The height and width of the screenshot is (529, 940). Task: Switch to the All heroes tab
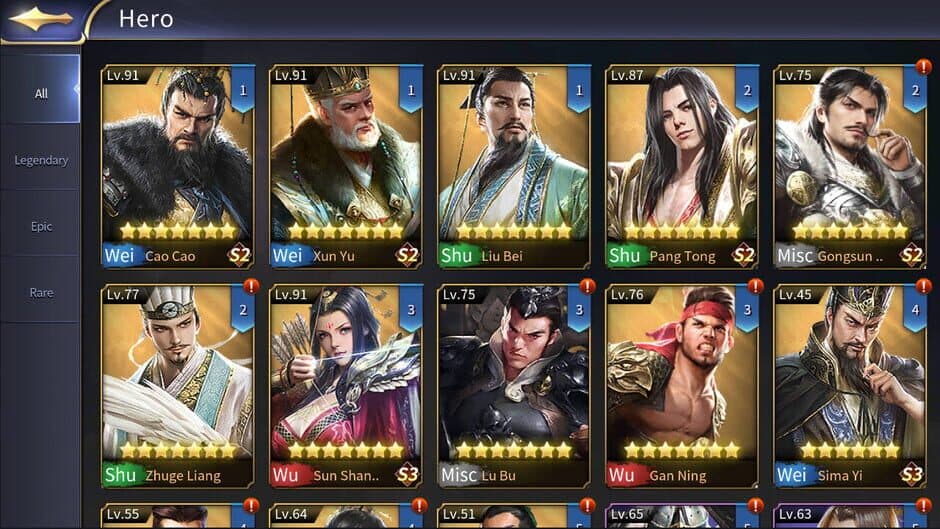point(41,93)
